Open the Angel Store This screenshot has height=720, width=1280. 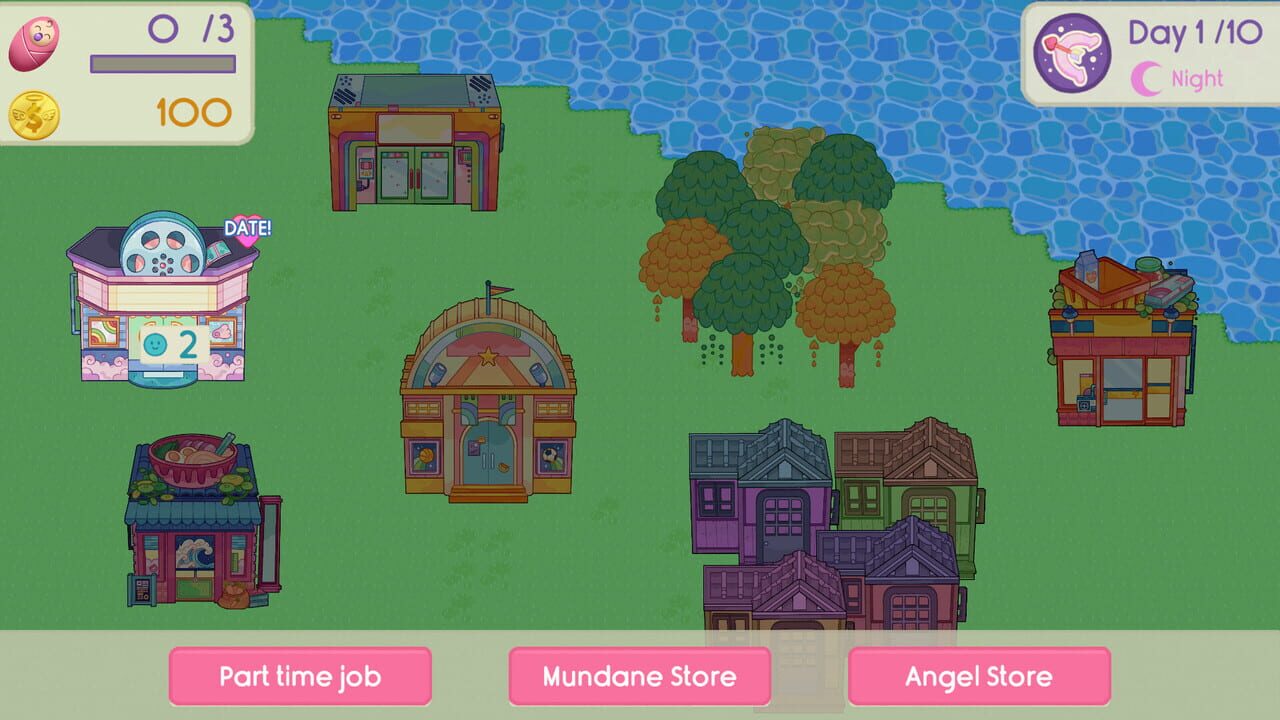pos(979,677)
